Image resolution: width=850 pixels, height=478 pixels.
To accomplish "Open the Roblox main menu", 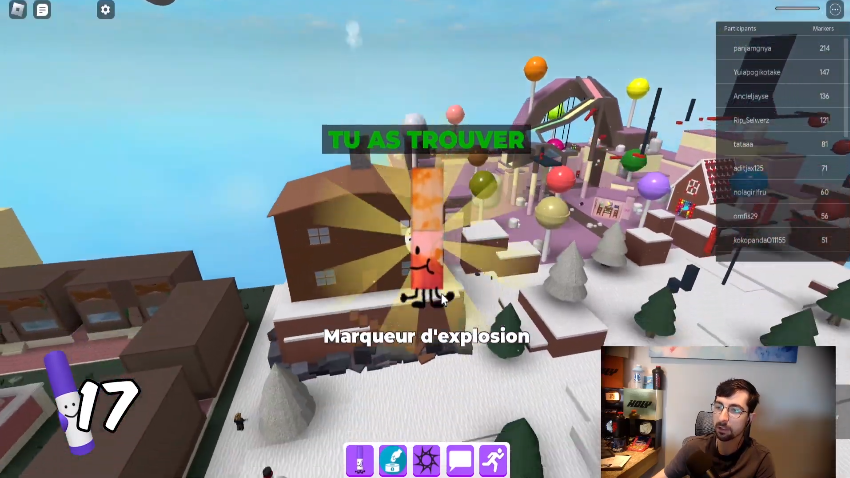I will click(x=16, y=10).
